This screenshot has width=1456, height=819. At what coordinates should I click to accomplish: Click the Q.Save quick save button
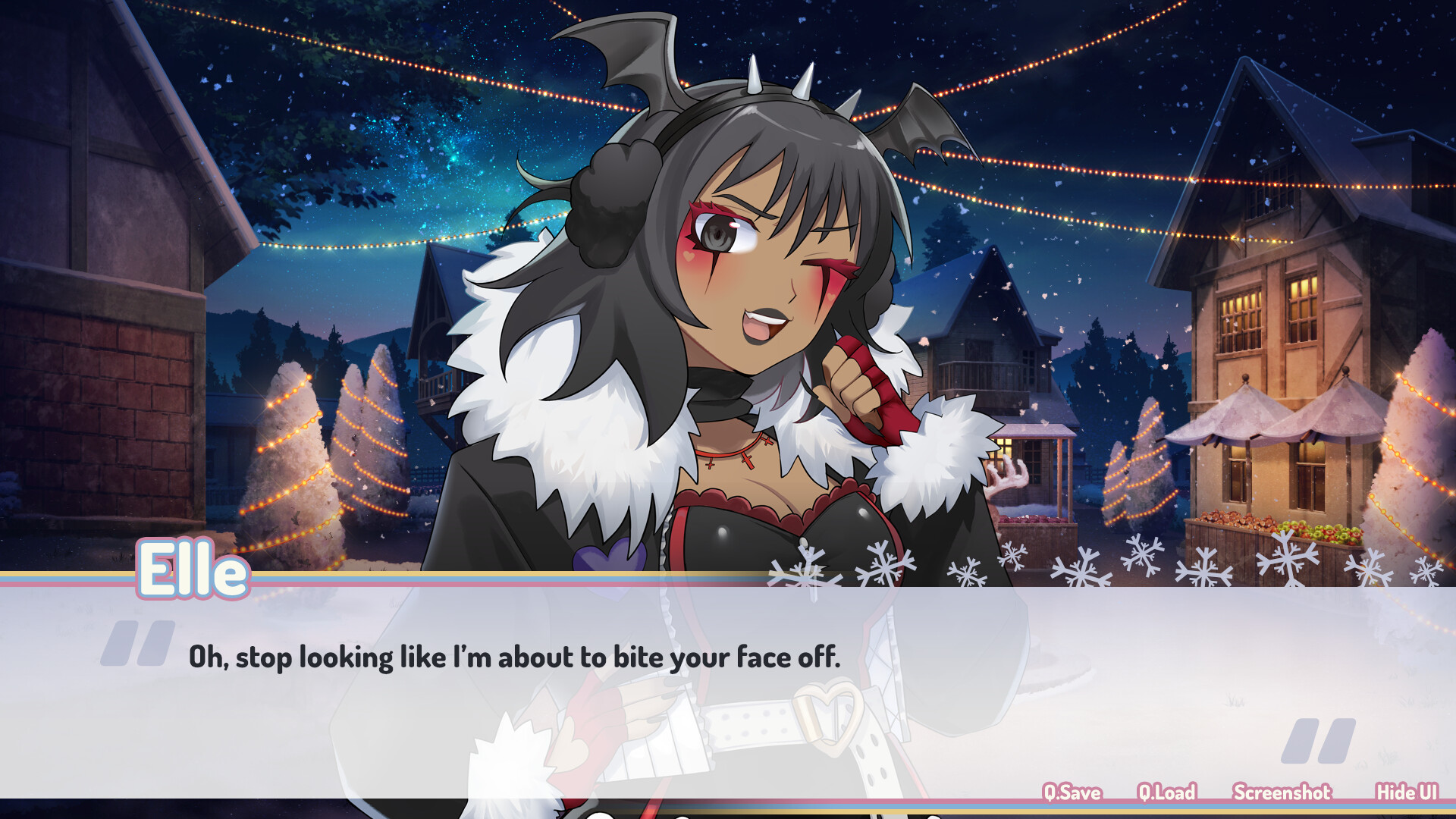coord(1072,792)
